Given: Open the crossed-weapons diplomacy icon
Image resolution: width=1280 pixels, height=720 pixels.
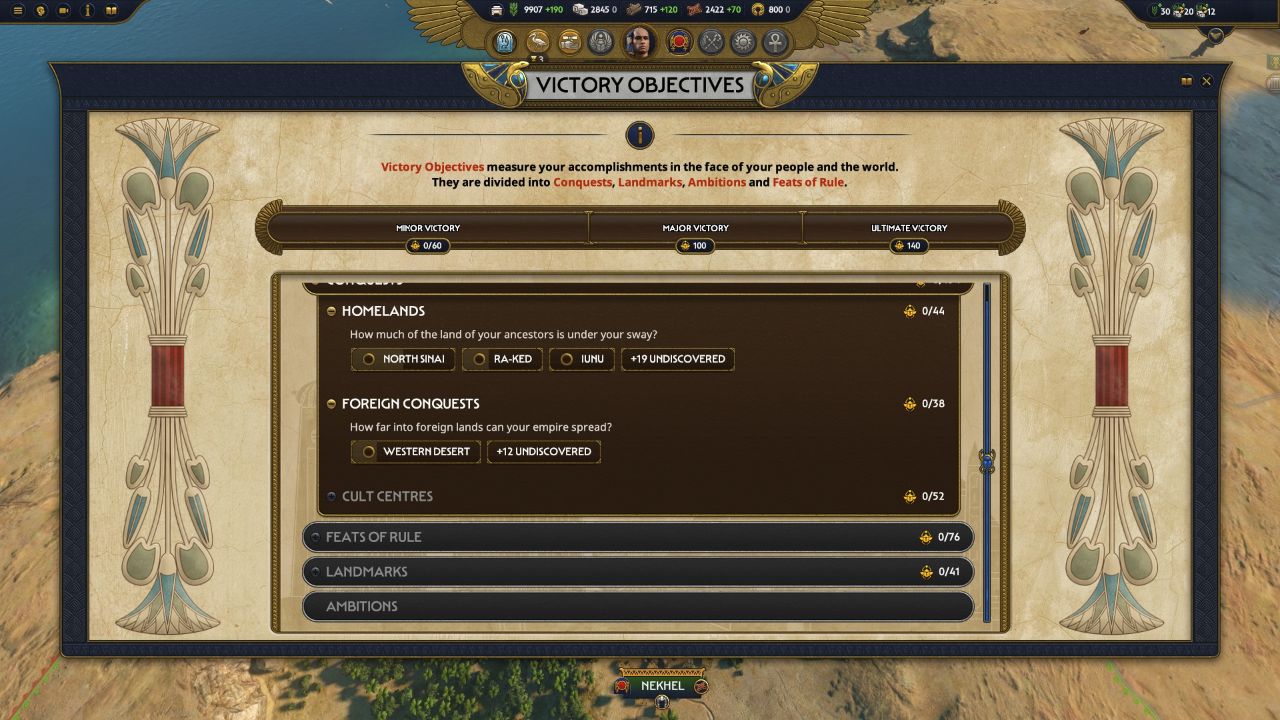Looking at the screenshot, I should coord(710,41).
